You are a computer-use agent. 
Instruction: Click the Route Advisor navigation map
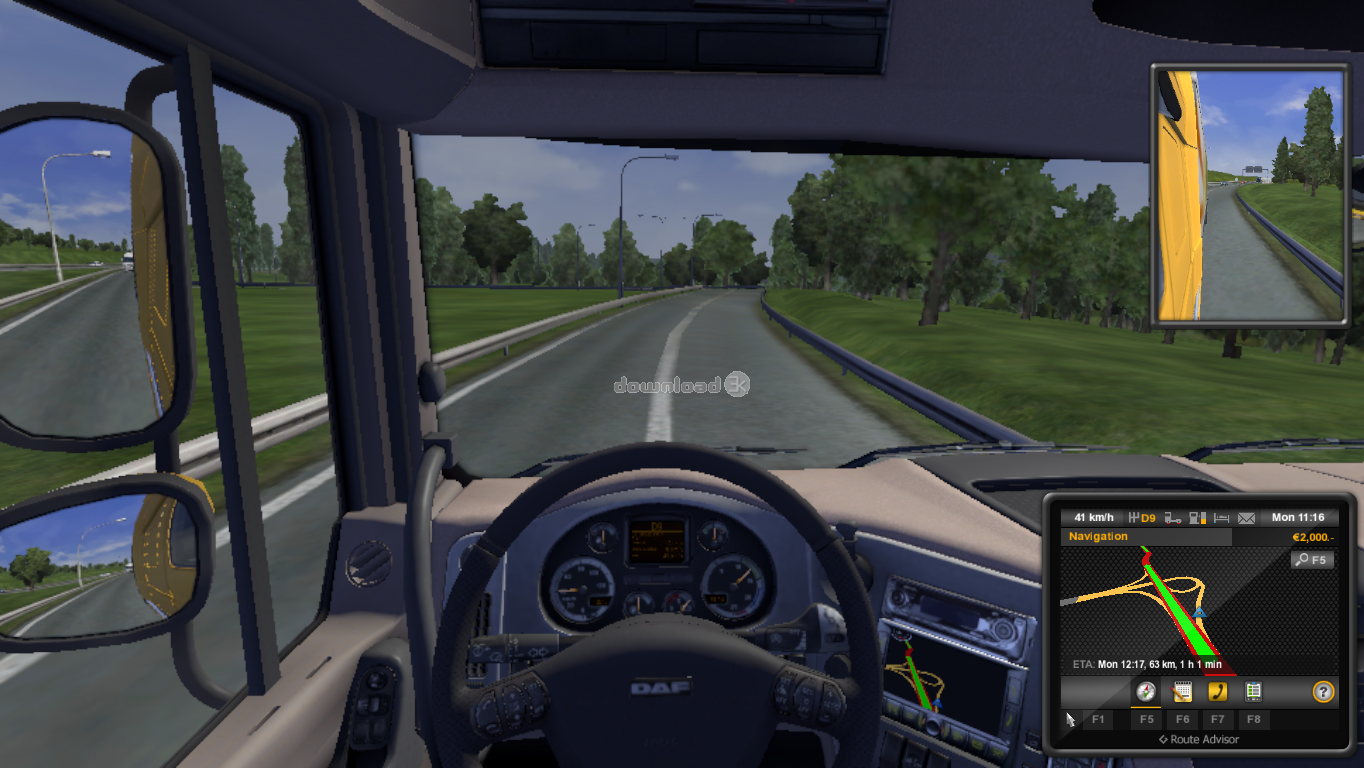tap(1180, 615)
